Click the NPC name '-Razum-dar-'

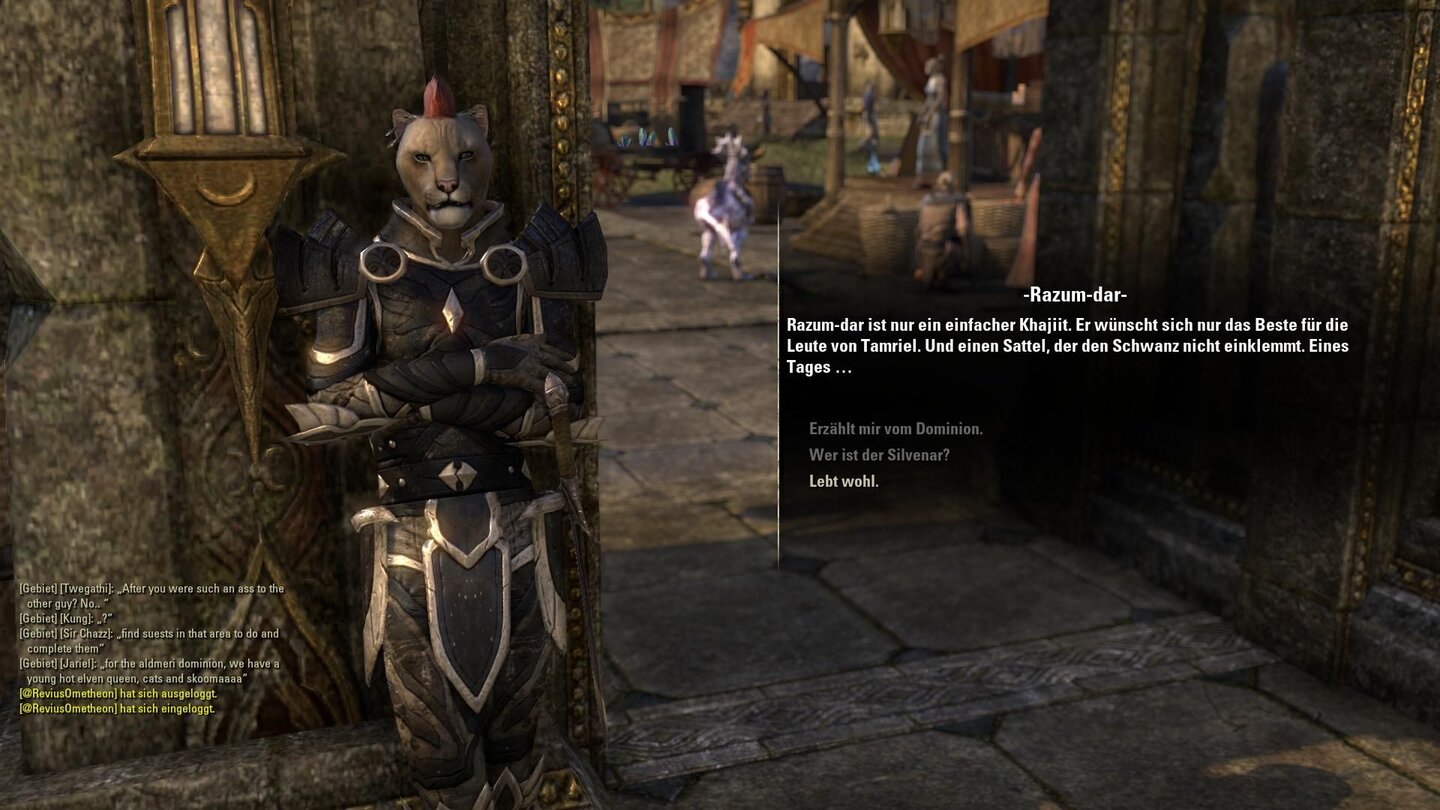(x=1076, y=295)
